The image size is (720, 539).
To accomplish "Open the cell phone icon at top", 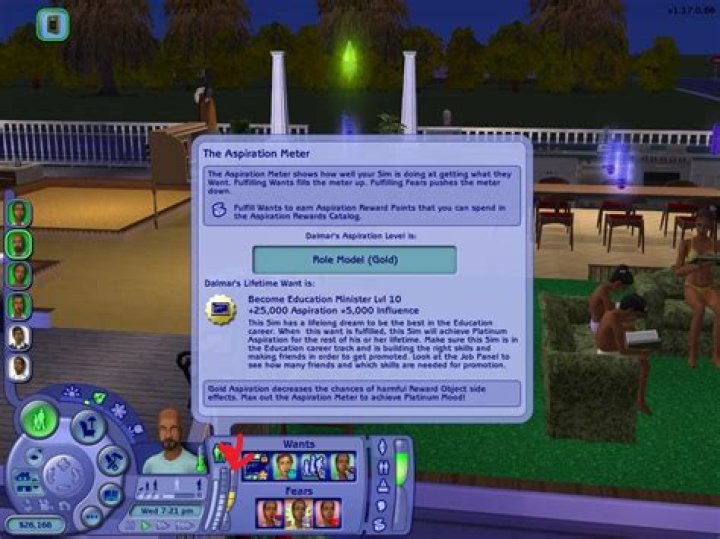I will pos(52,23).
